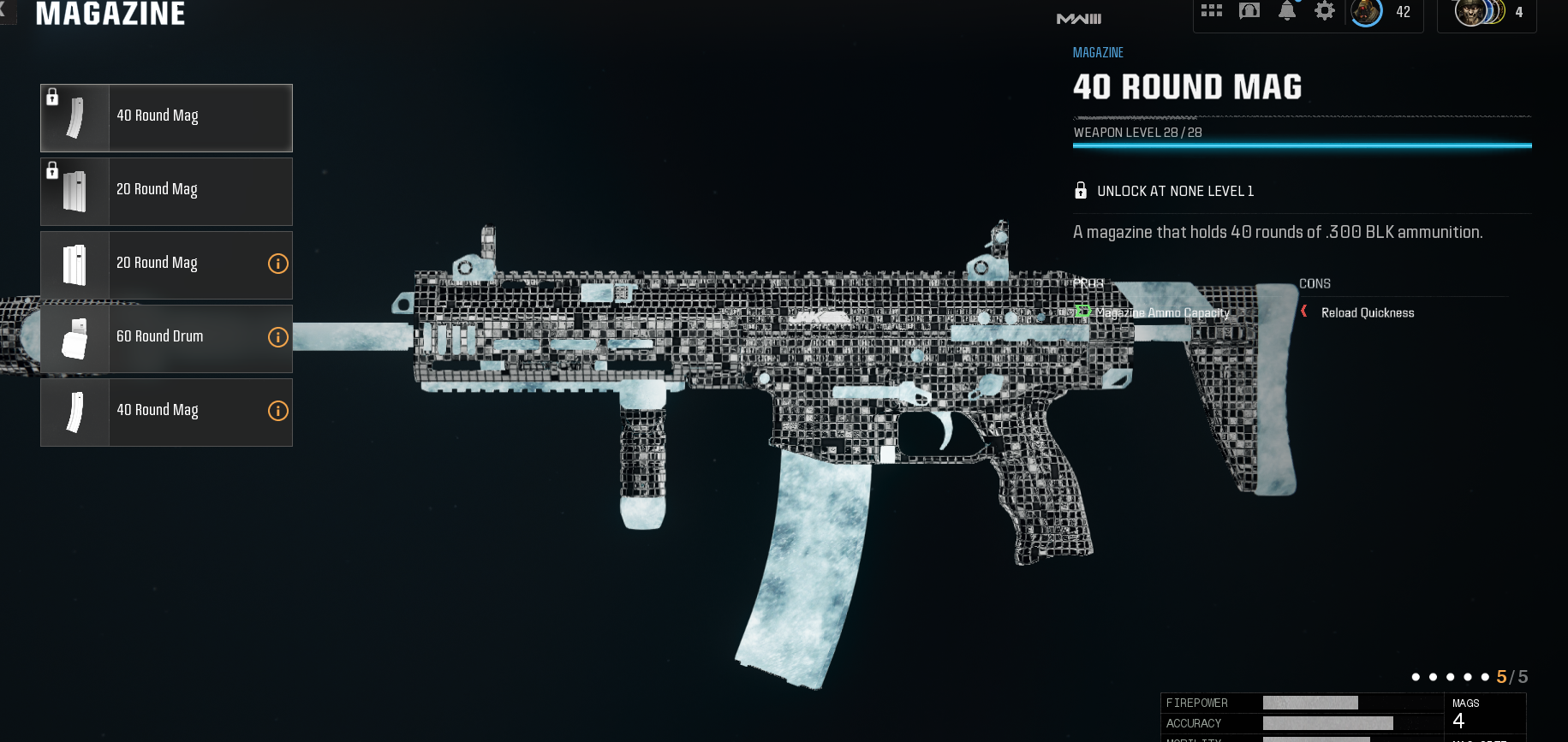
Task: Open info tooltip for the 60 Round Drum
Action: point(277,337)
